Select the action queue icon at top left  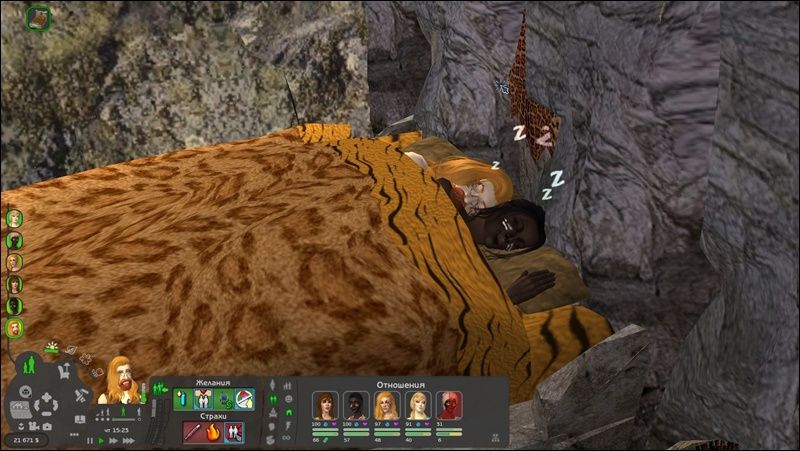tap(39, 17)
